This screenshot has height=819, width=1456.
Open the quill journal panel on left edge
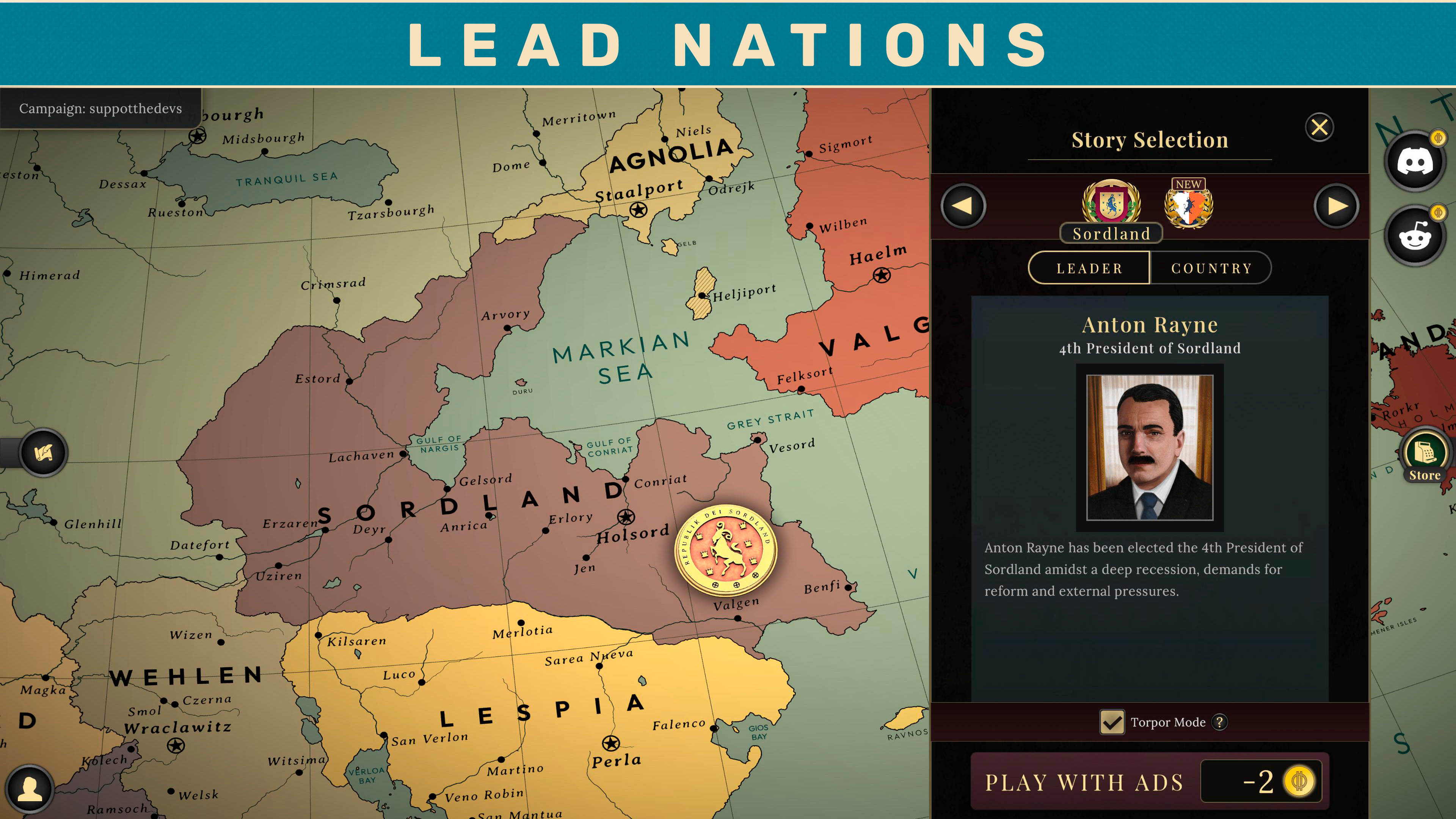pyautogui.click(x=44, y=453)
